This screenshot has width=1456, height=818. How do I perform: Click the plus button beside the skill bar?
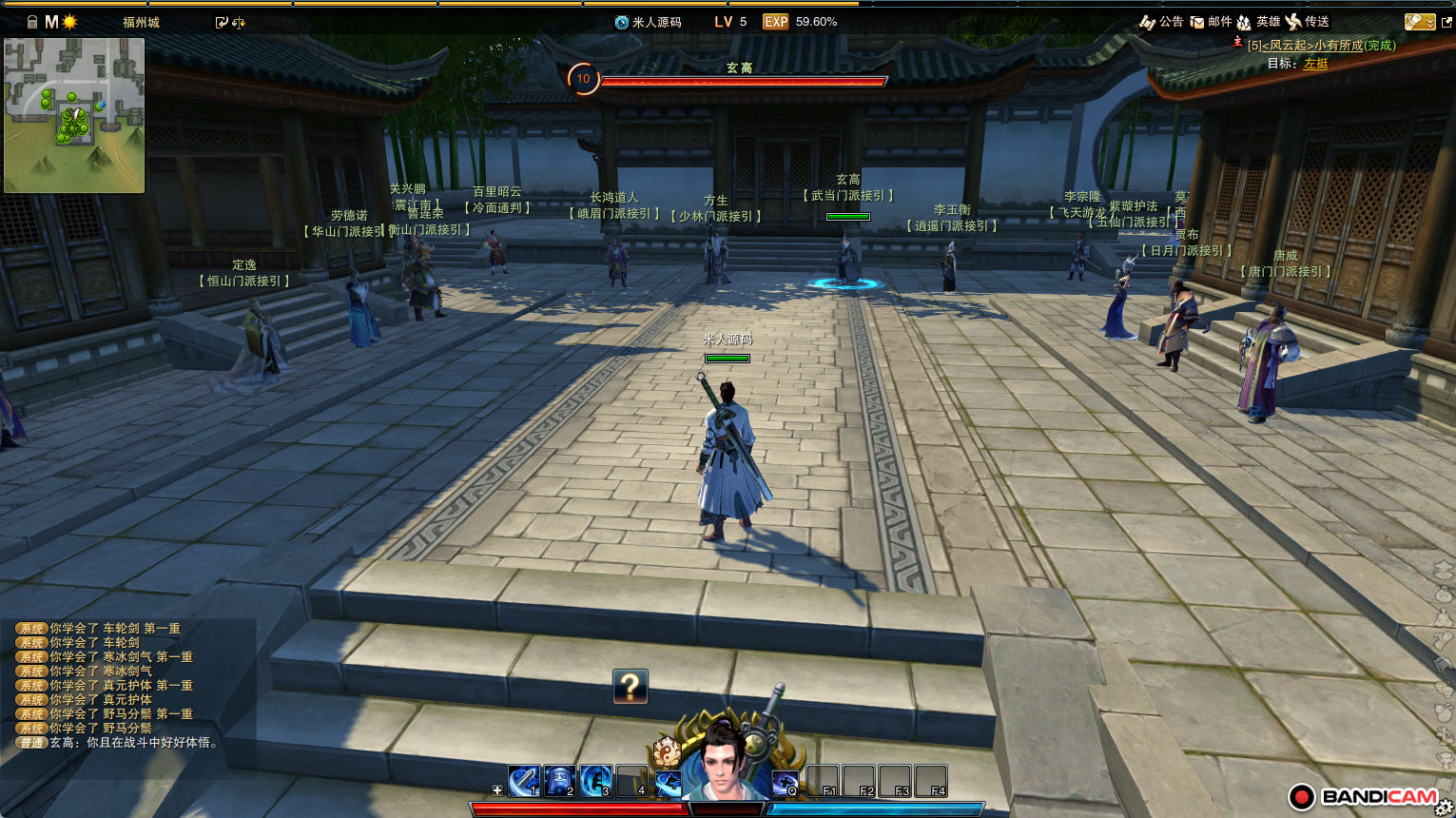coord(496,790)
